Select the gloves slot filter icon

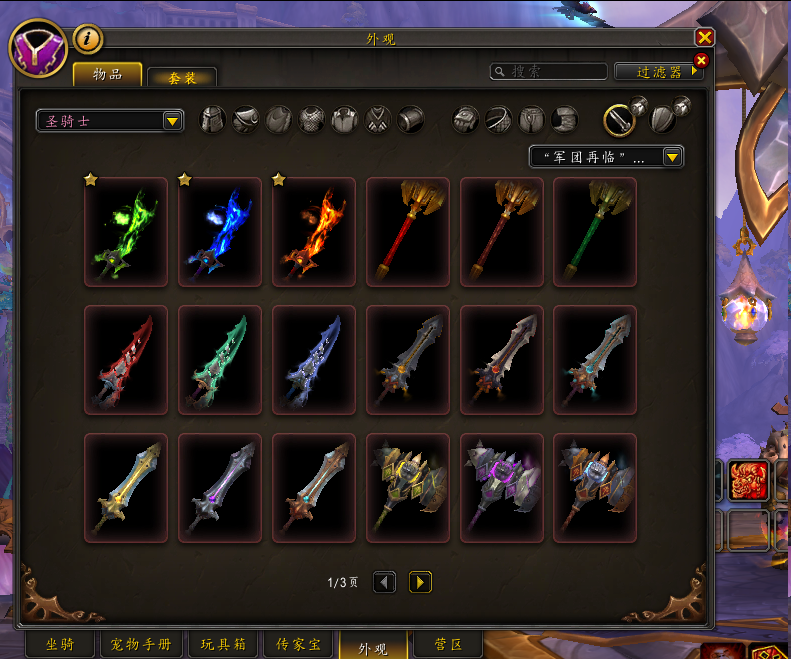point(466,120)
